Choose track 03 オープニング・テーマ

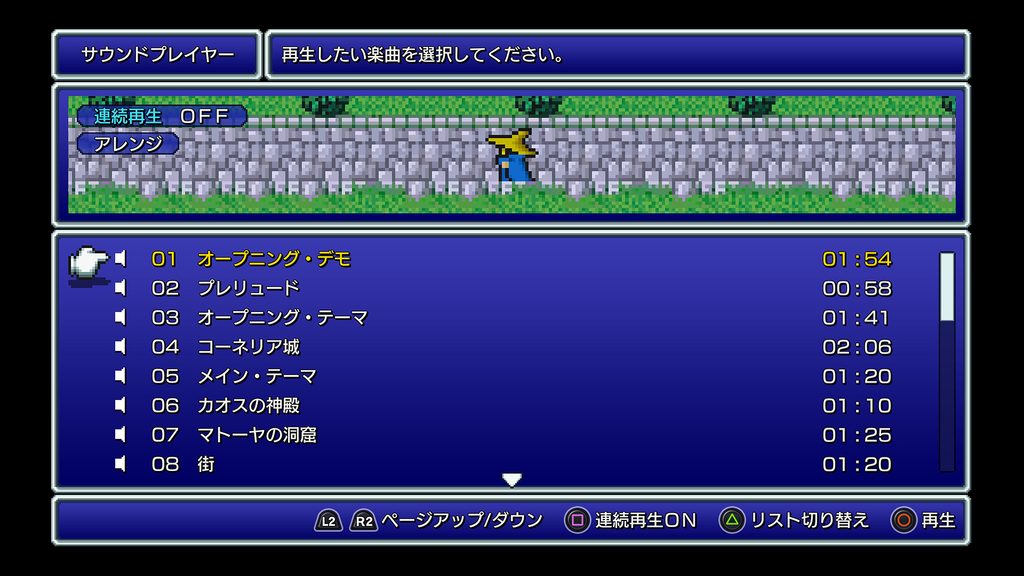(282, 318)
